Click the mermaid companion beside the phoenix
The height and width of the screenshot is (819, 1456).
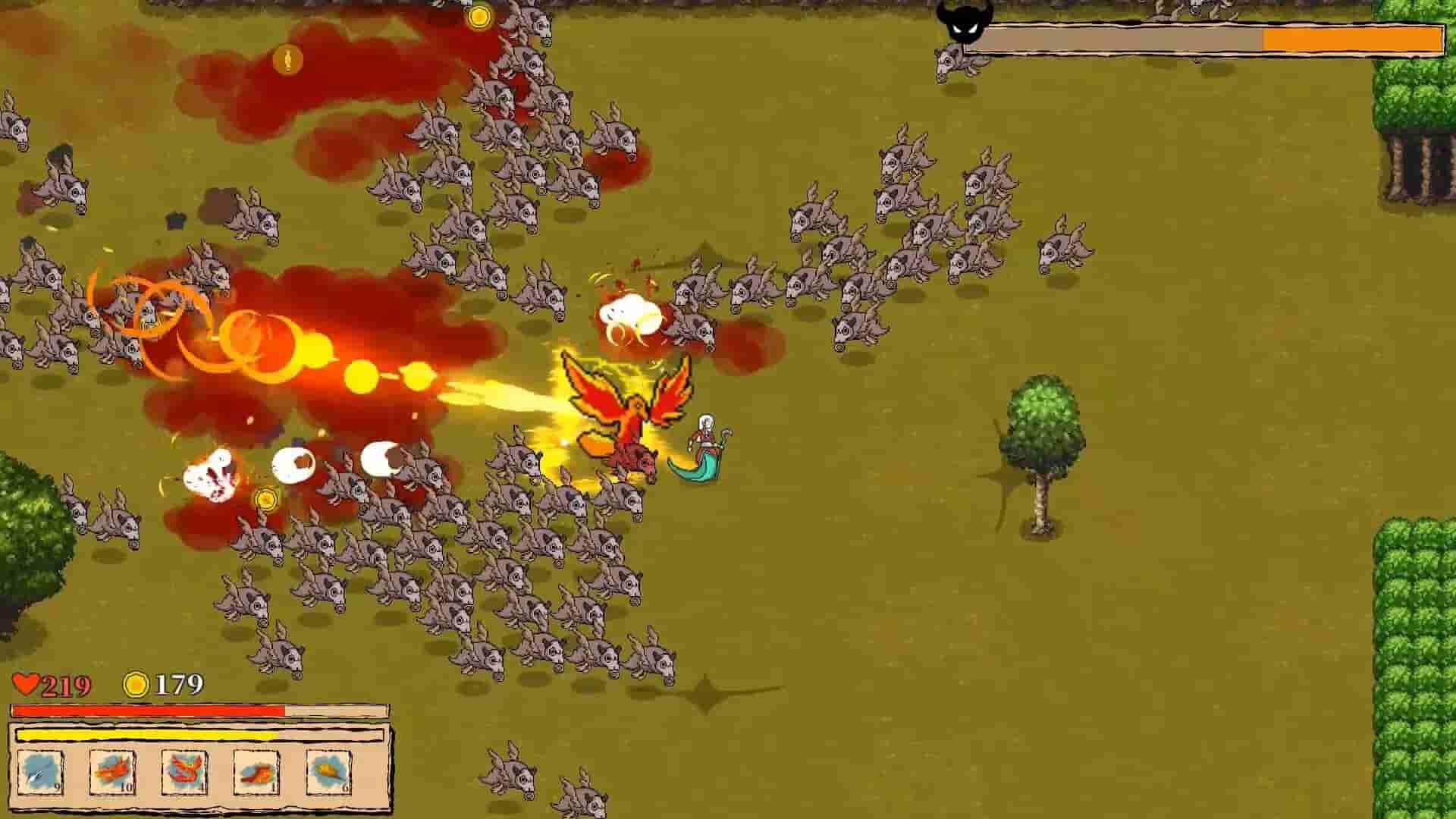tap(703, 440)
